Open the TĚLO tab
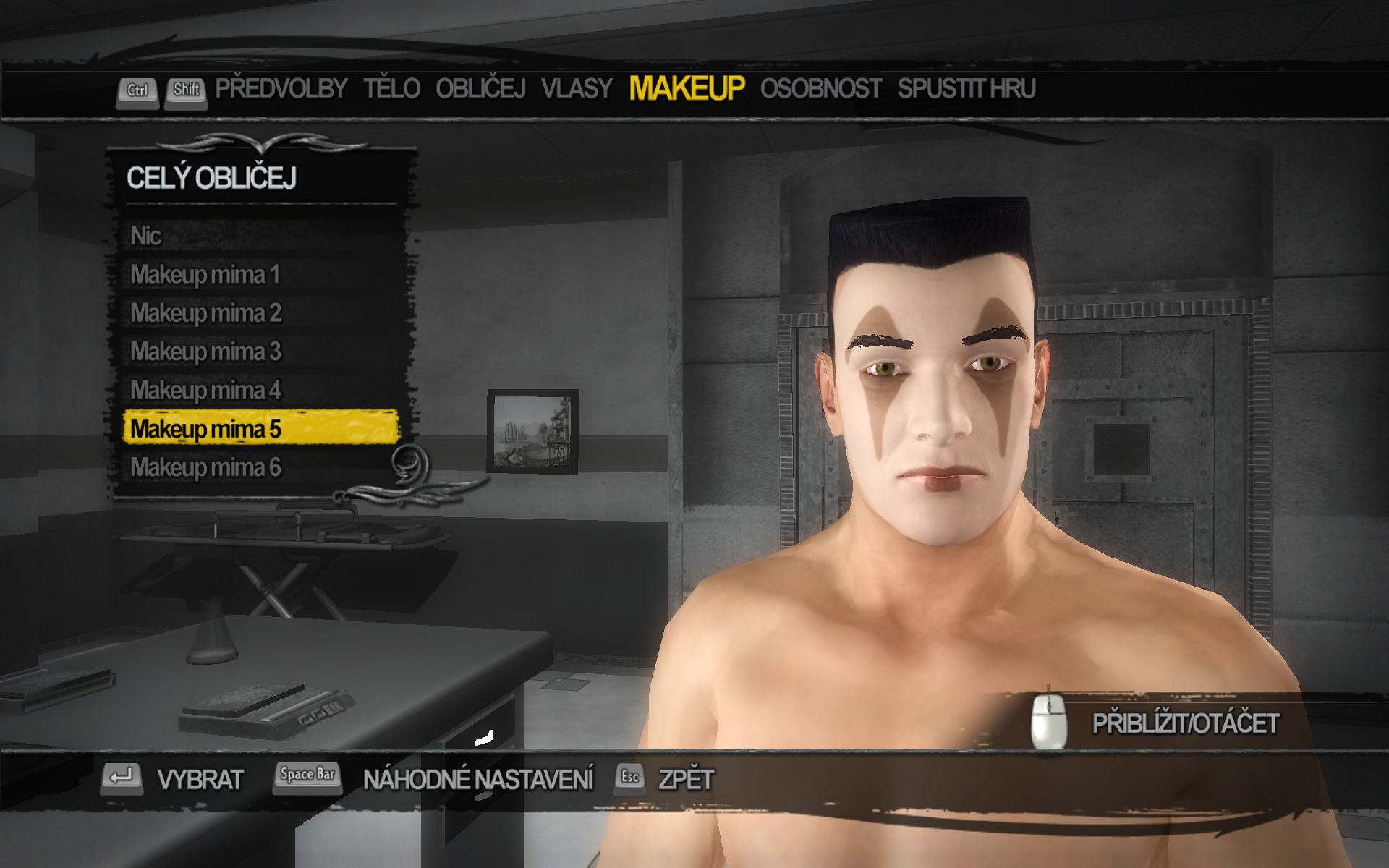The width and height of the screenshot is (1389, 868). (x=391, y=89)
